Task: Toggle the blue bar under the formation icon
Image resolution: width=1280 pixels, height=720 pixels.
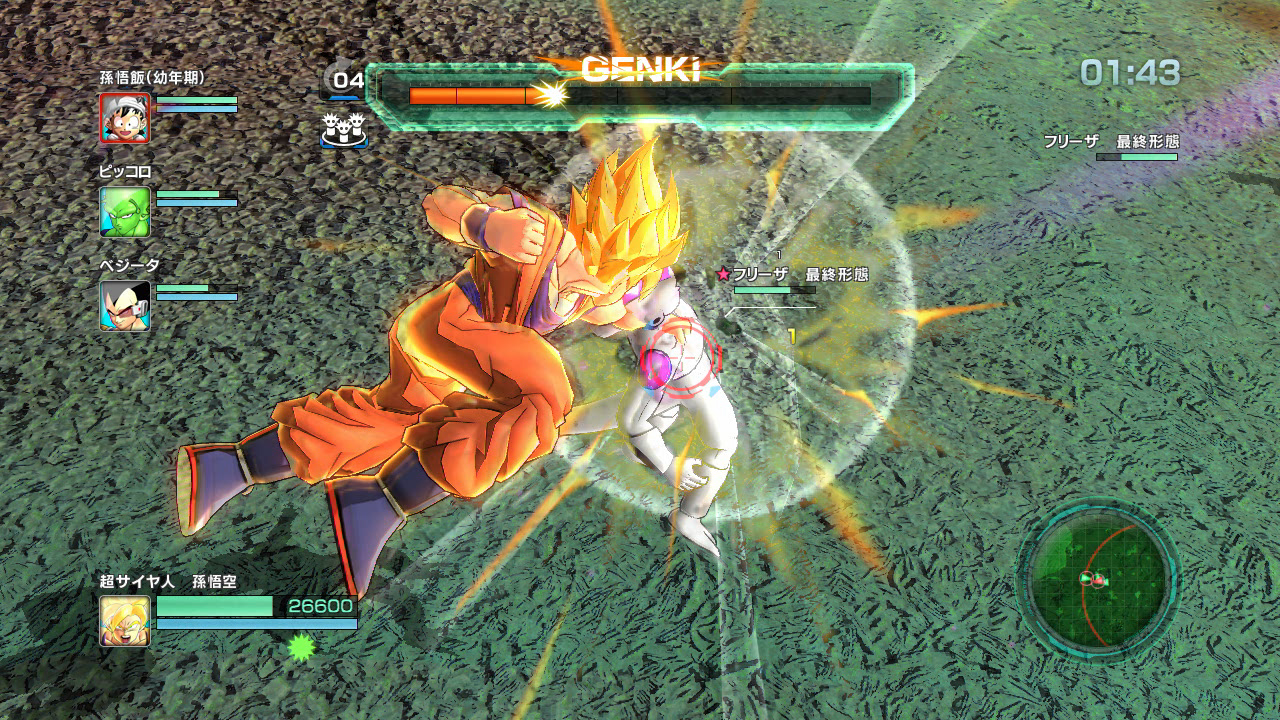Action: [344, 146]
